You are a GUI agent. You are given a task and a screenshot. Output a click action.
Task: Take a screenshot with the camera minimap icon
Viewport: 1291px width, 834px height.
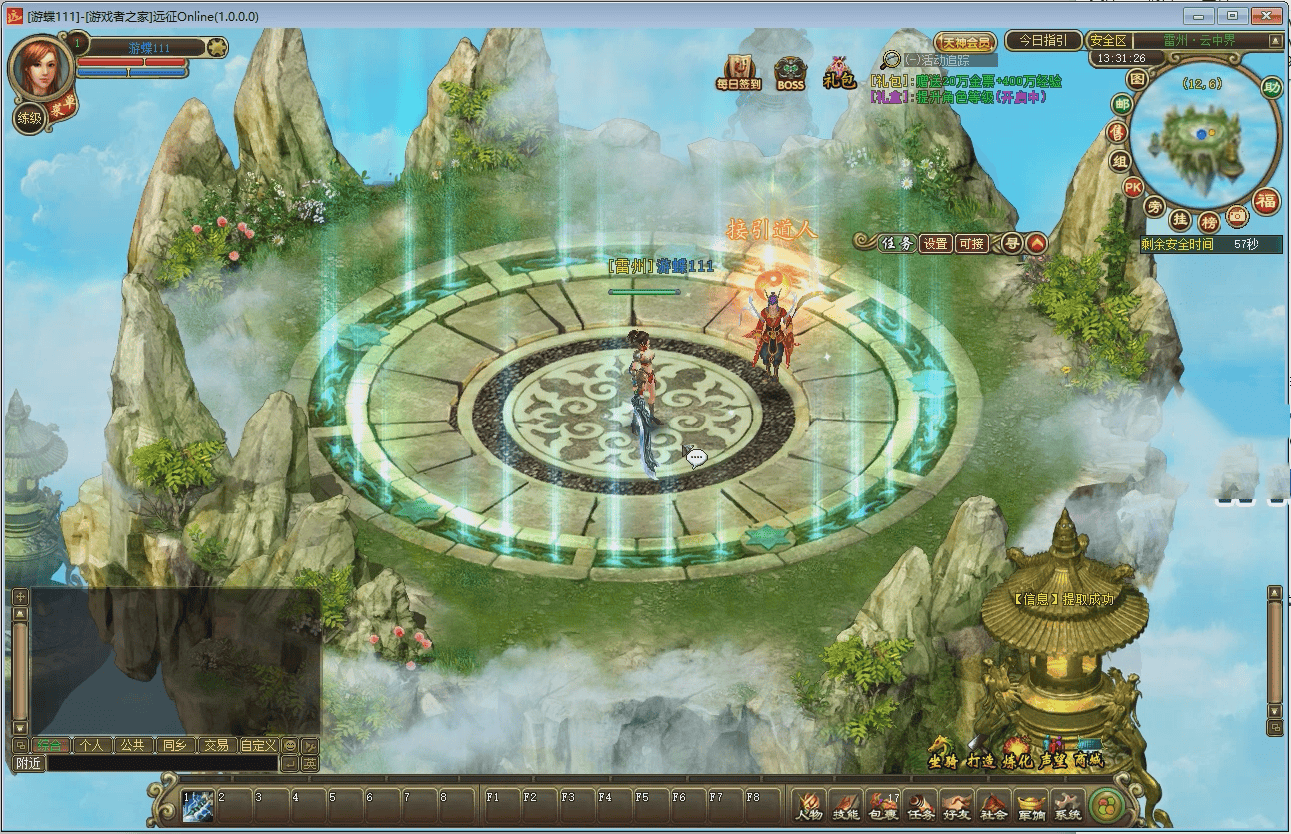1236,216
